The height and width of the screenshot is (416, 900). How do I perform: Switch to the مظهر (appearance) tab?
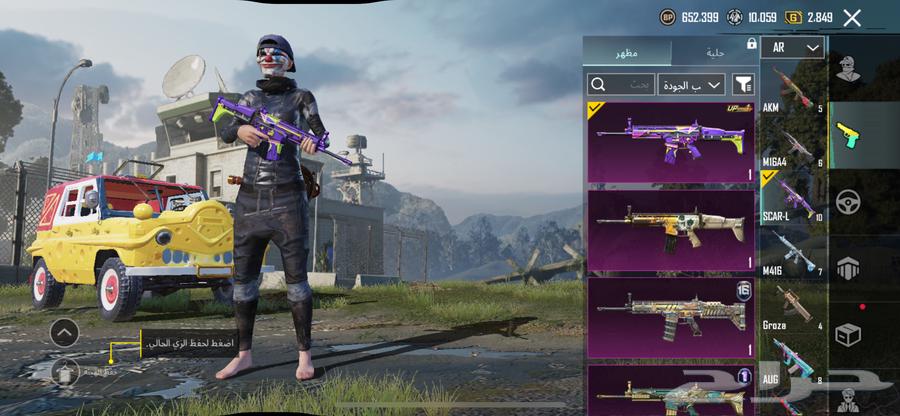[x=628, y=52]
